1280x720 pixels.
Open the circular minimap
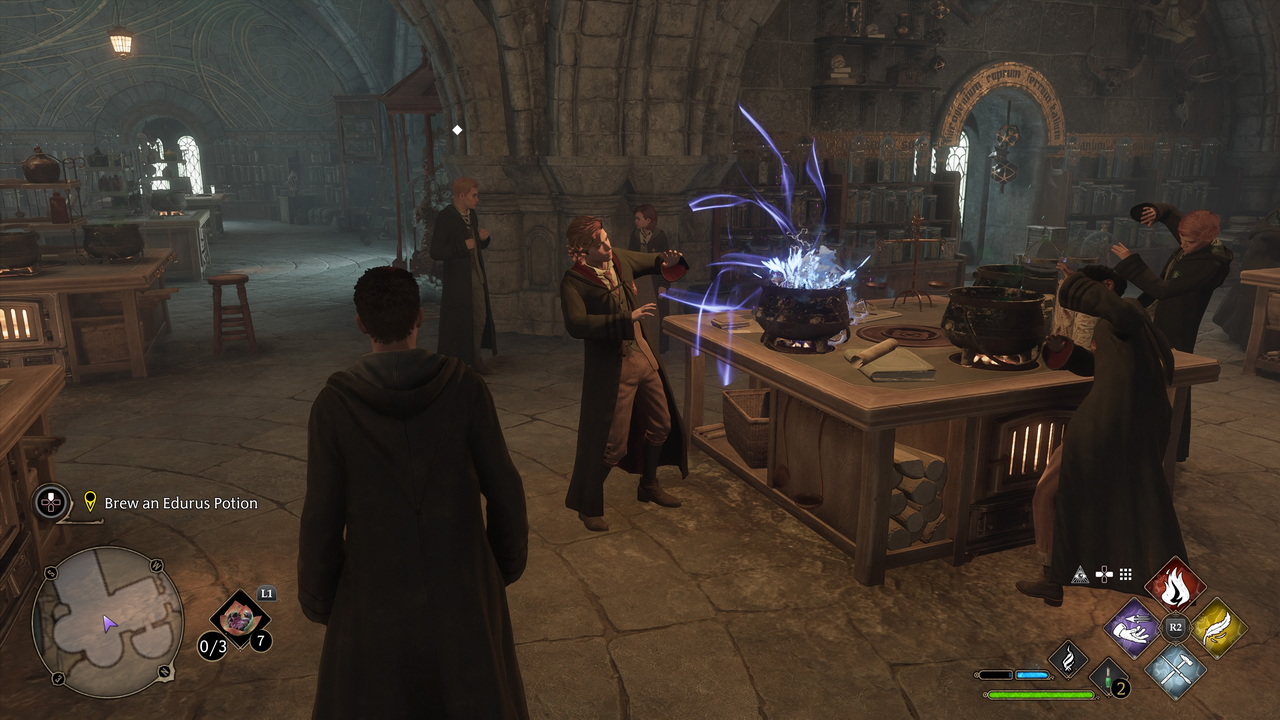[107, 622]
